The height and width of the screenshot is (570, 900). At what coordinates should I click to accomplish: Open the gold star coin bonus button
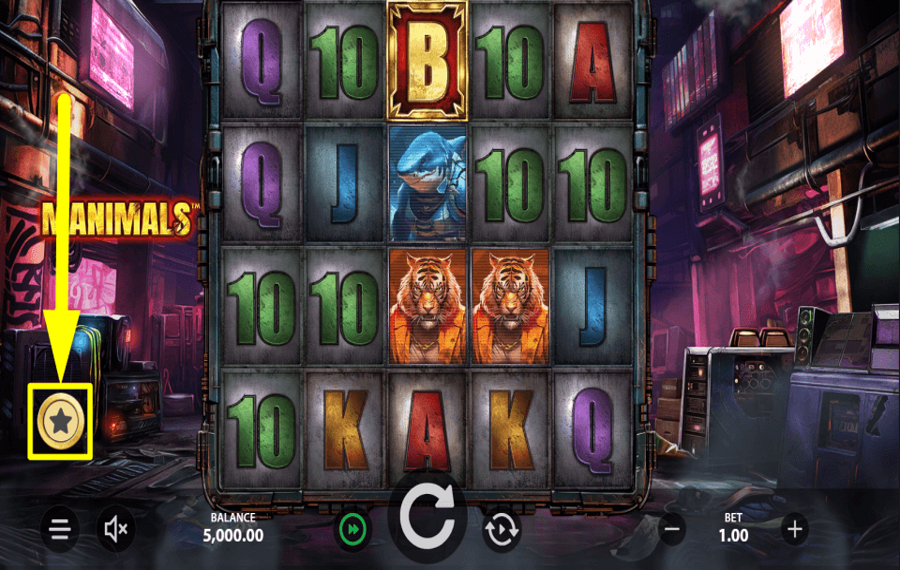(x=60, y=422)
